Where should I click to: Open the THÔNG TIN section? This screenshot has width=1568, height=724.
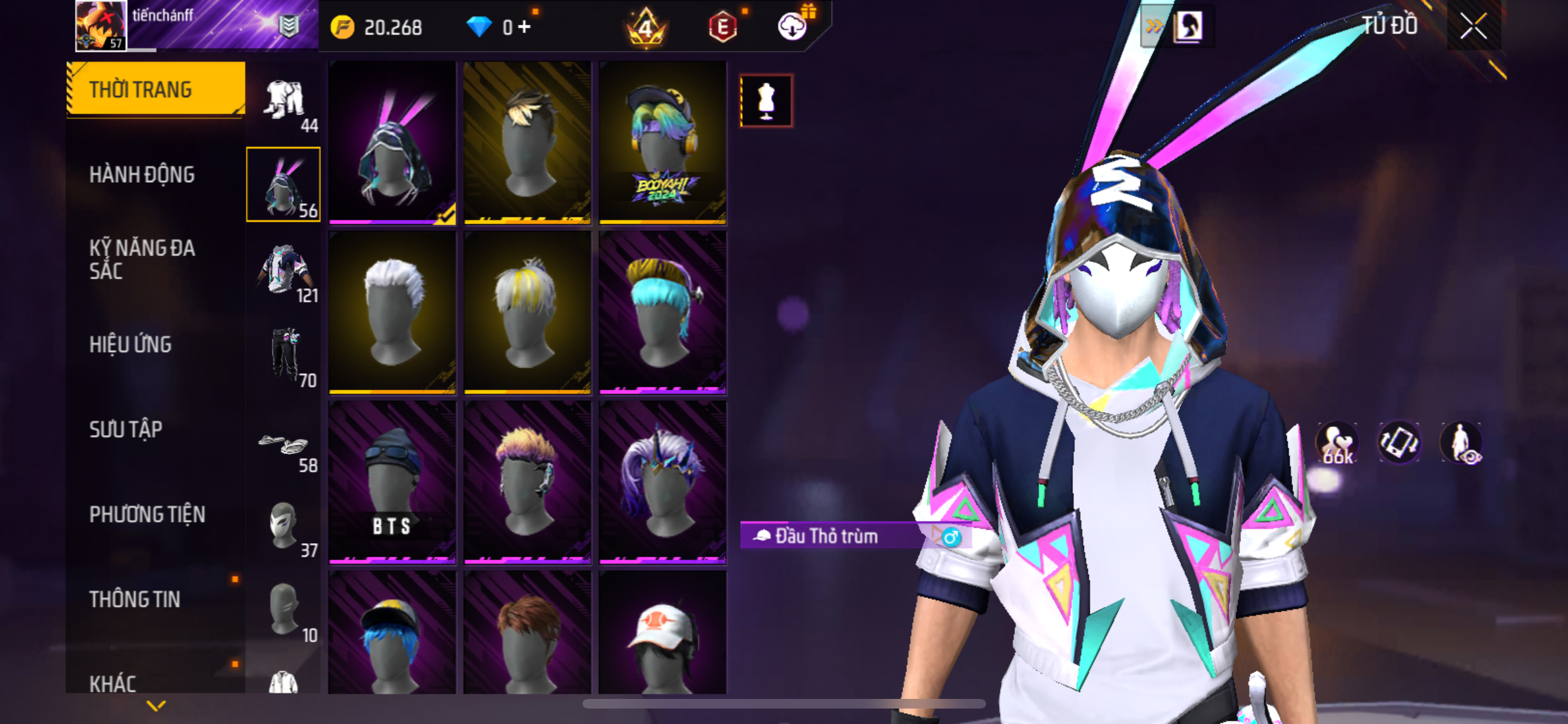click(x=135, y=599)
